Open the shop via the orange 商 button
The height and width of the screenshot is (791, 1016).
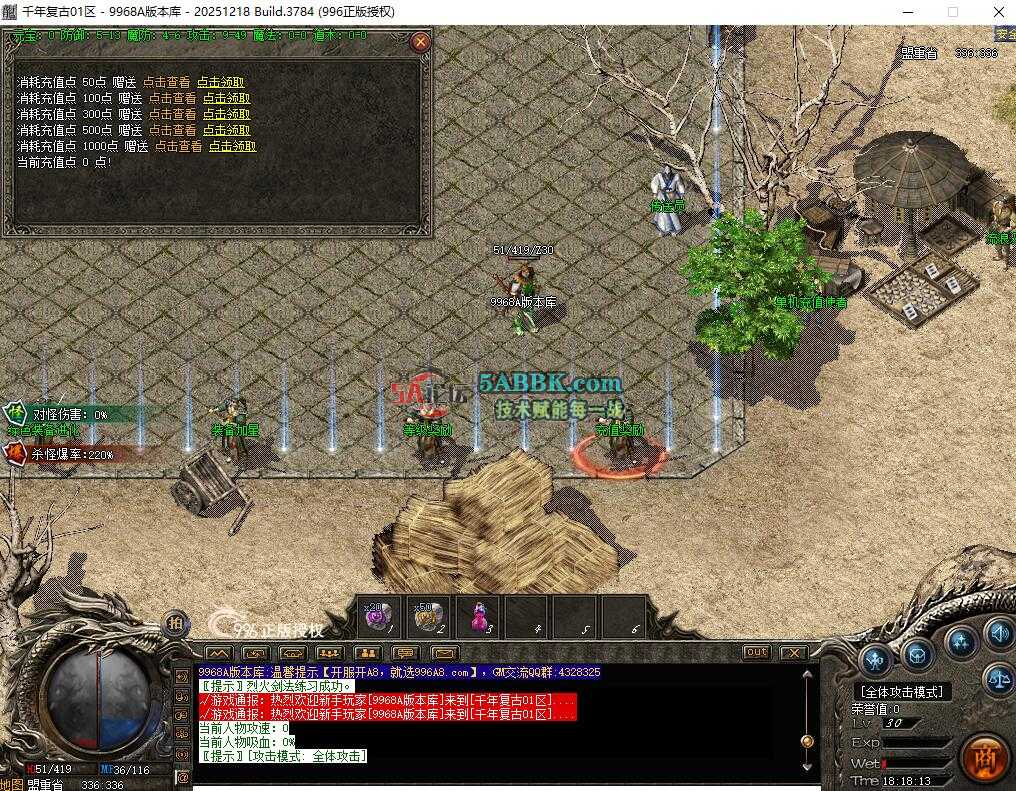click(985, 758)
